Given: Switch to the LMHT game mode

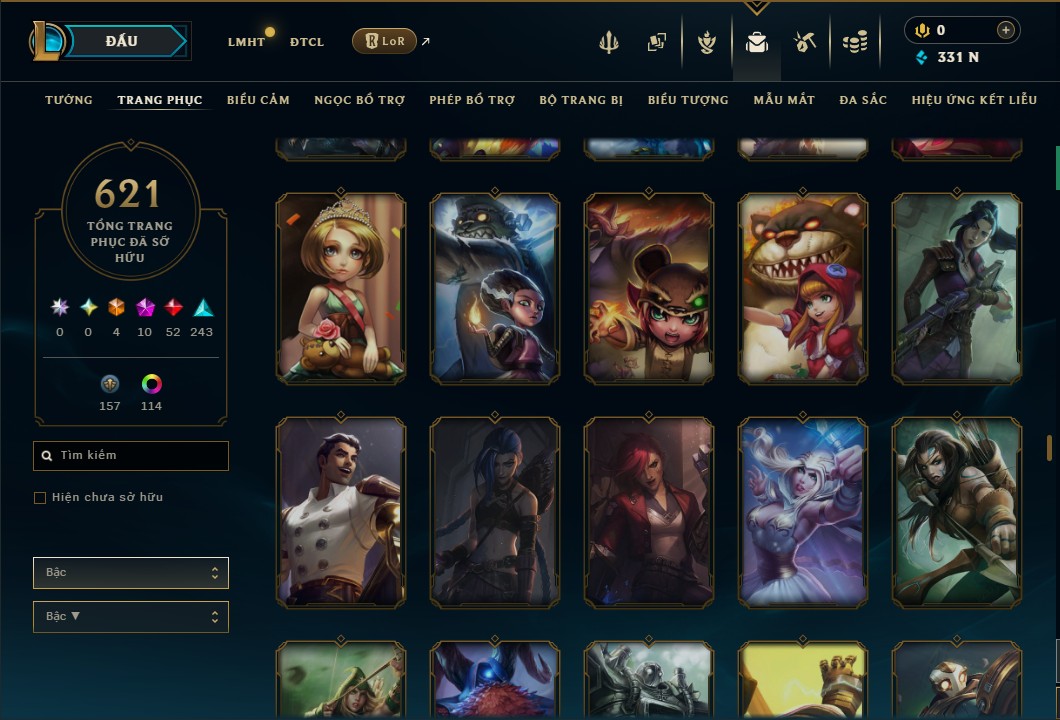Looking at the screenshot, I should tap(246, 42).
